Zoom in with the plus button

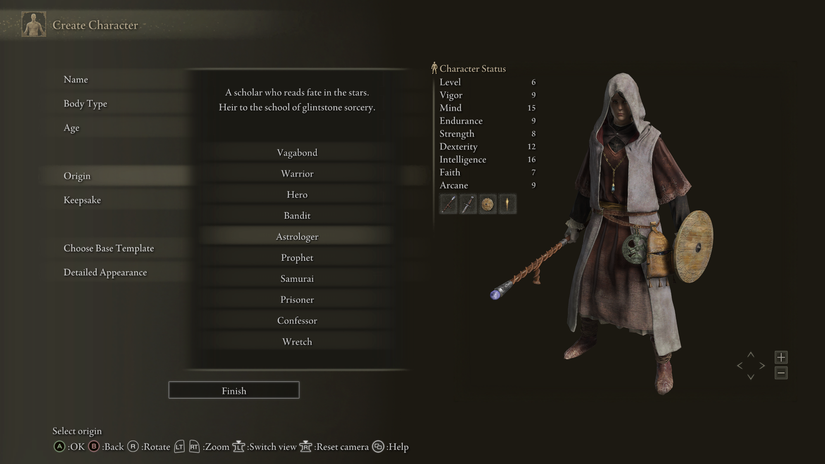click(x=781, y=357)
